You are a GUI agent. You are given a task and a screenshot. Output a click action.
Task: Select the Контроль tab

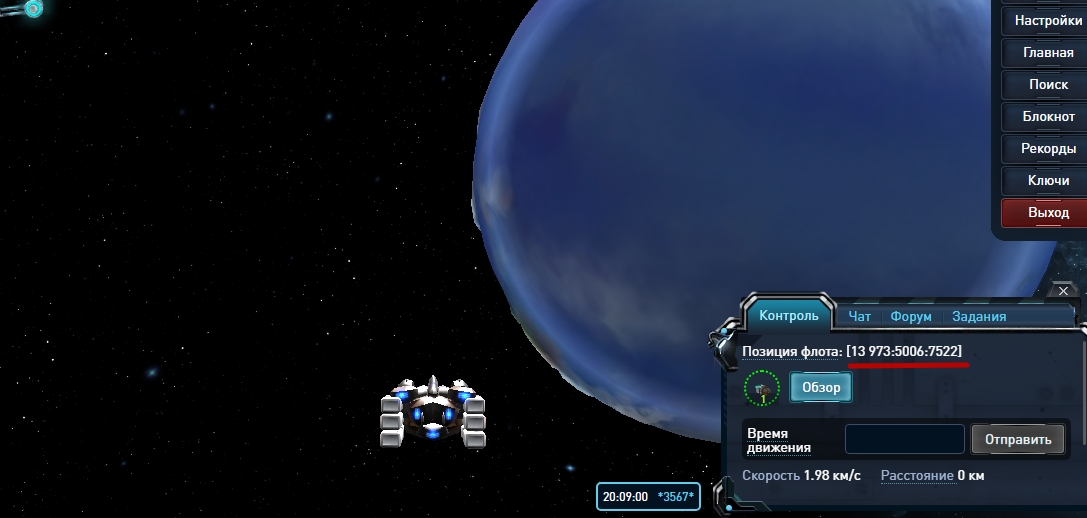(789, 316)
